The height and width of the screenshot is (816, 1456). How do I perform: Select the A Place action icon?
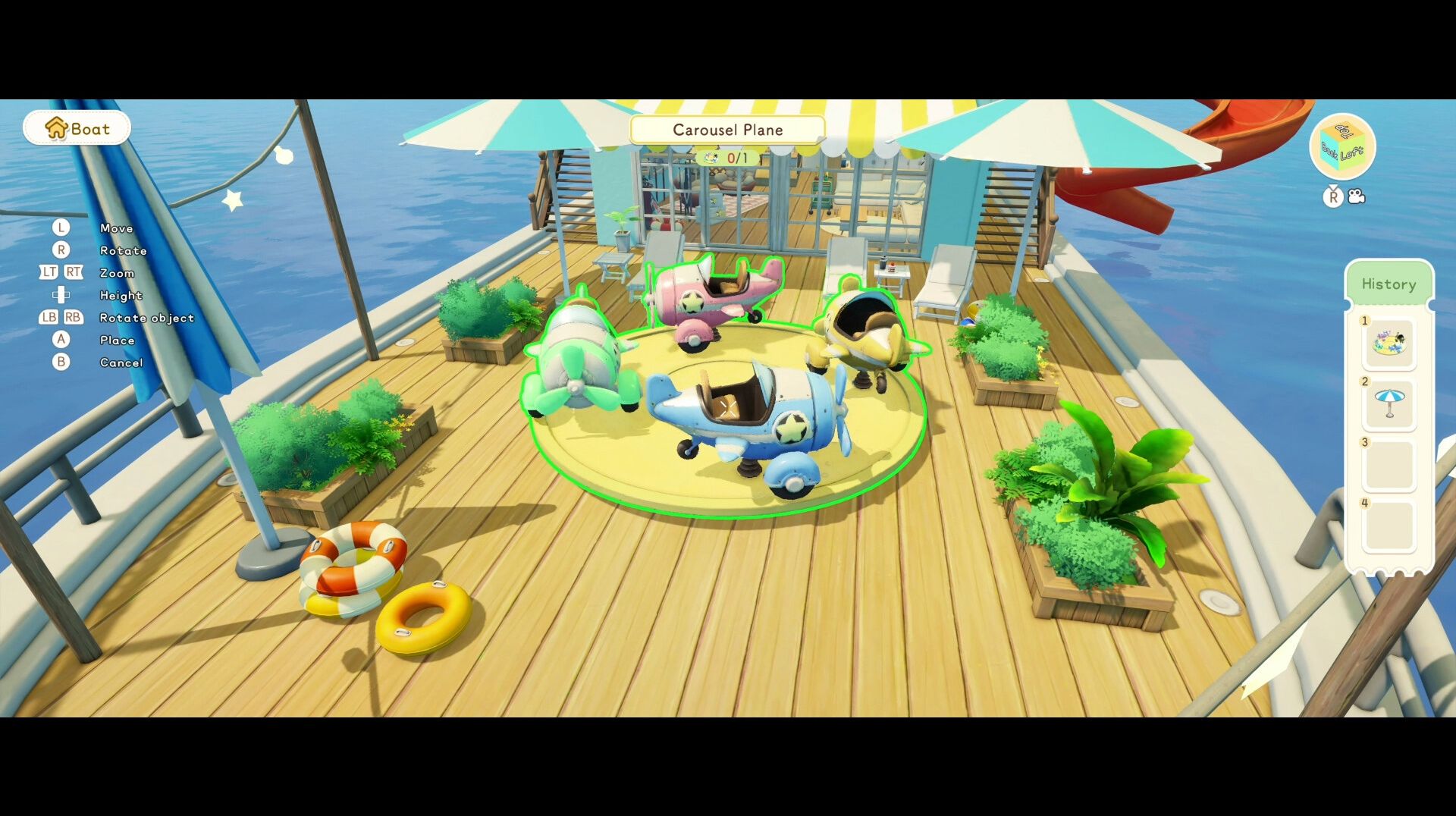pos(61,340)
